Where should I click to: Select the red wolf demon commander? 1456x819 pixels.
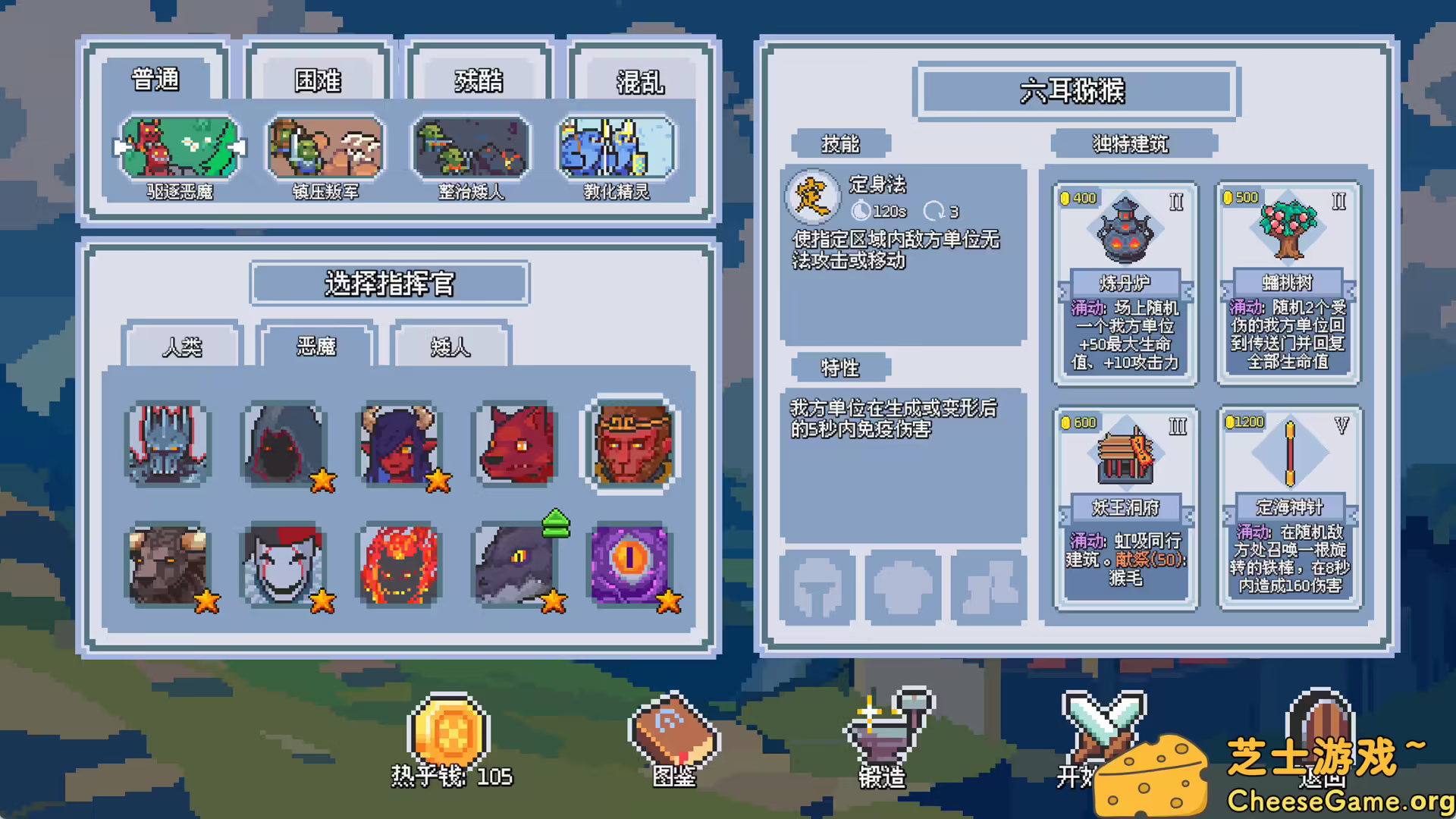516,444
